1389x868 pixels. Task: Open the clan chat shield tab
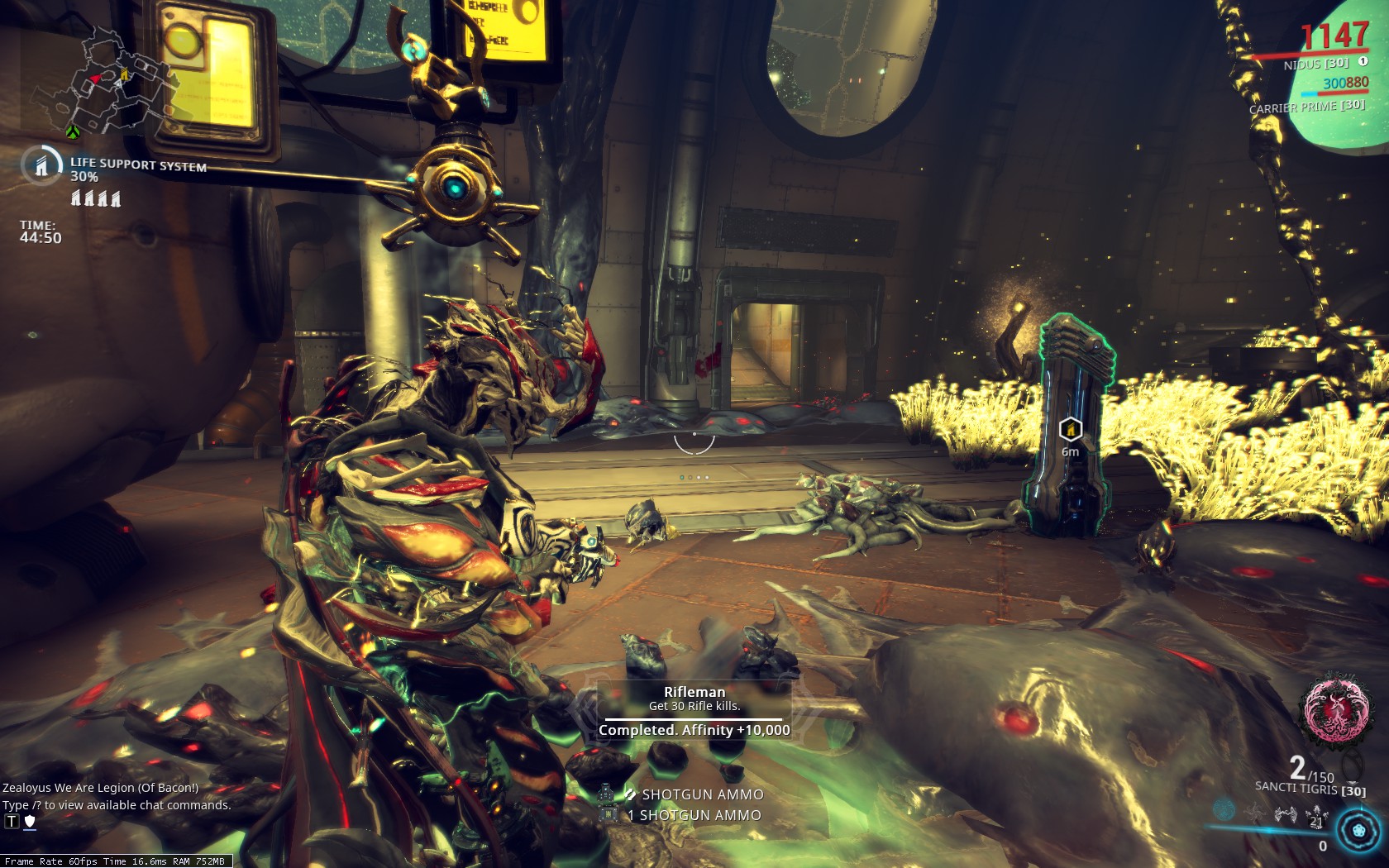[30, 821]
